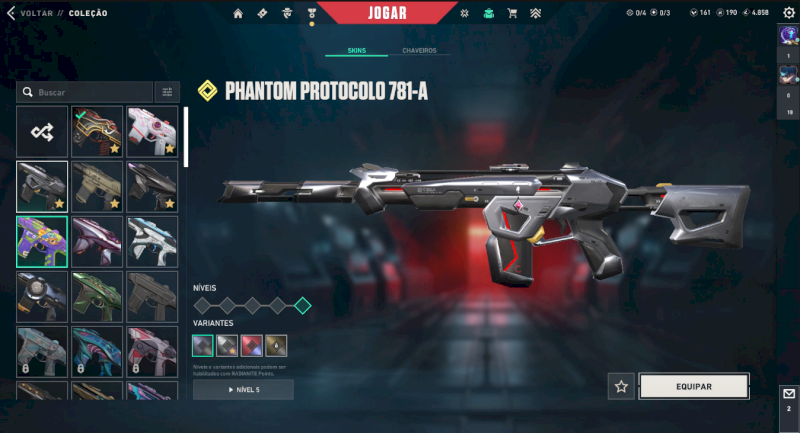Choose the red variant swatch
Viewport: 800px width, 433px height.
pos(252,346)
